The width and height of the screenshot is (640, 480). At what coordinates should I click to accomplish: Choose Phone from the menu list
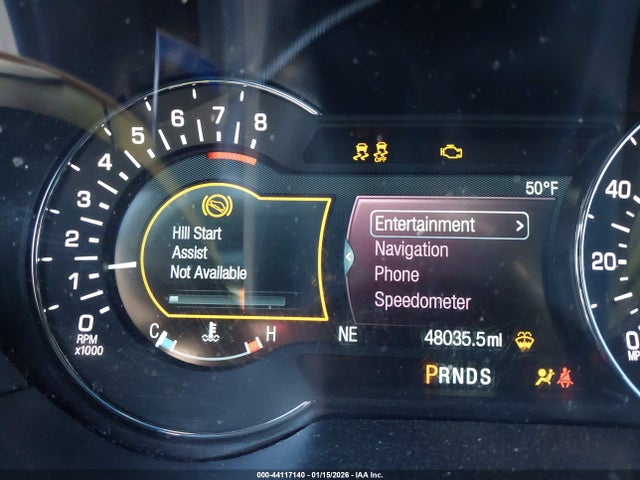pos(396,275)
